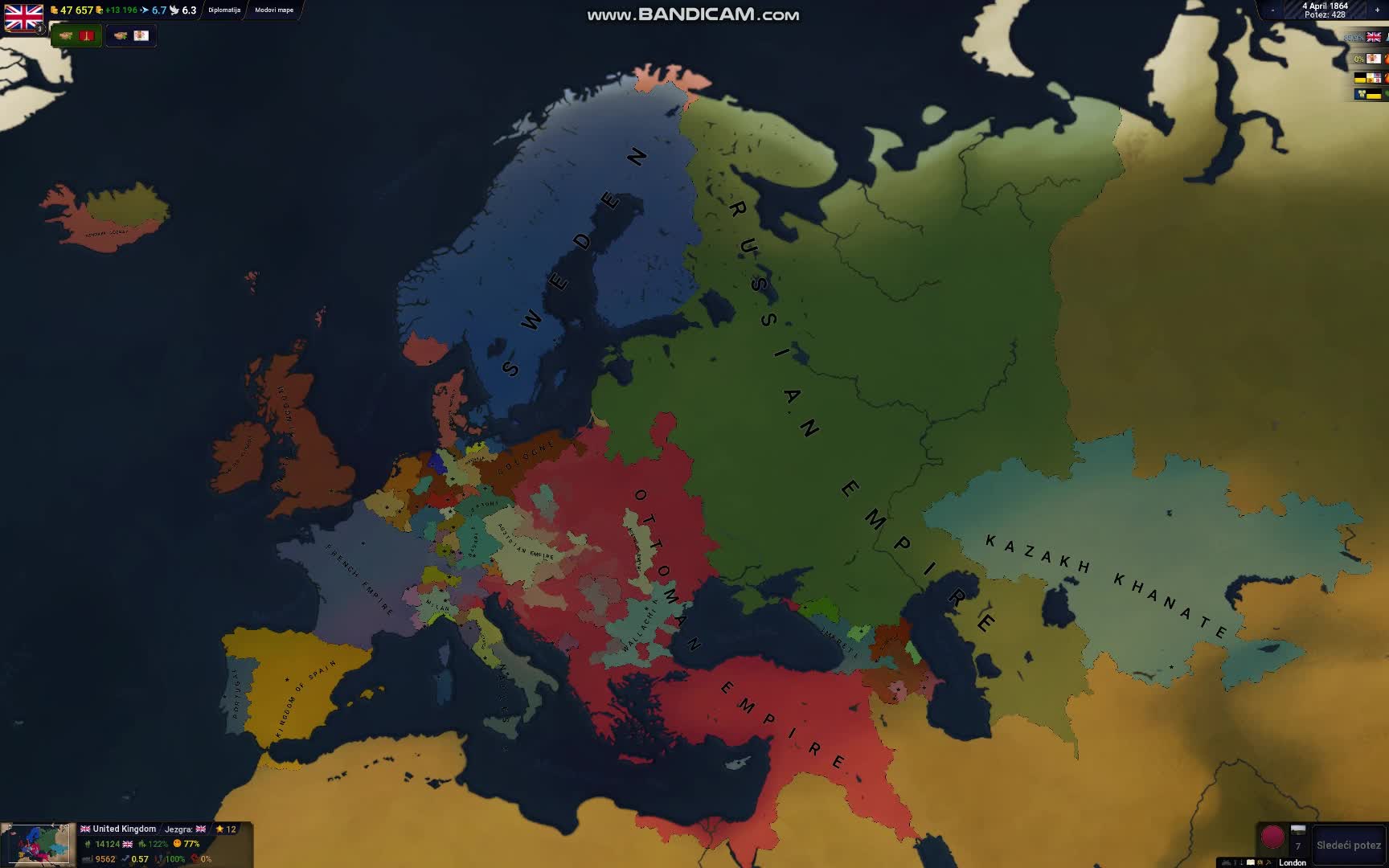The width and height of the screenshot is (1389, 868).
Task: Click the dove peace icon showing 6.3
Action: (174, 10)
